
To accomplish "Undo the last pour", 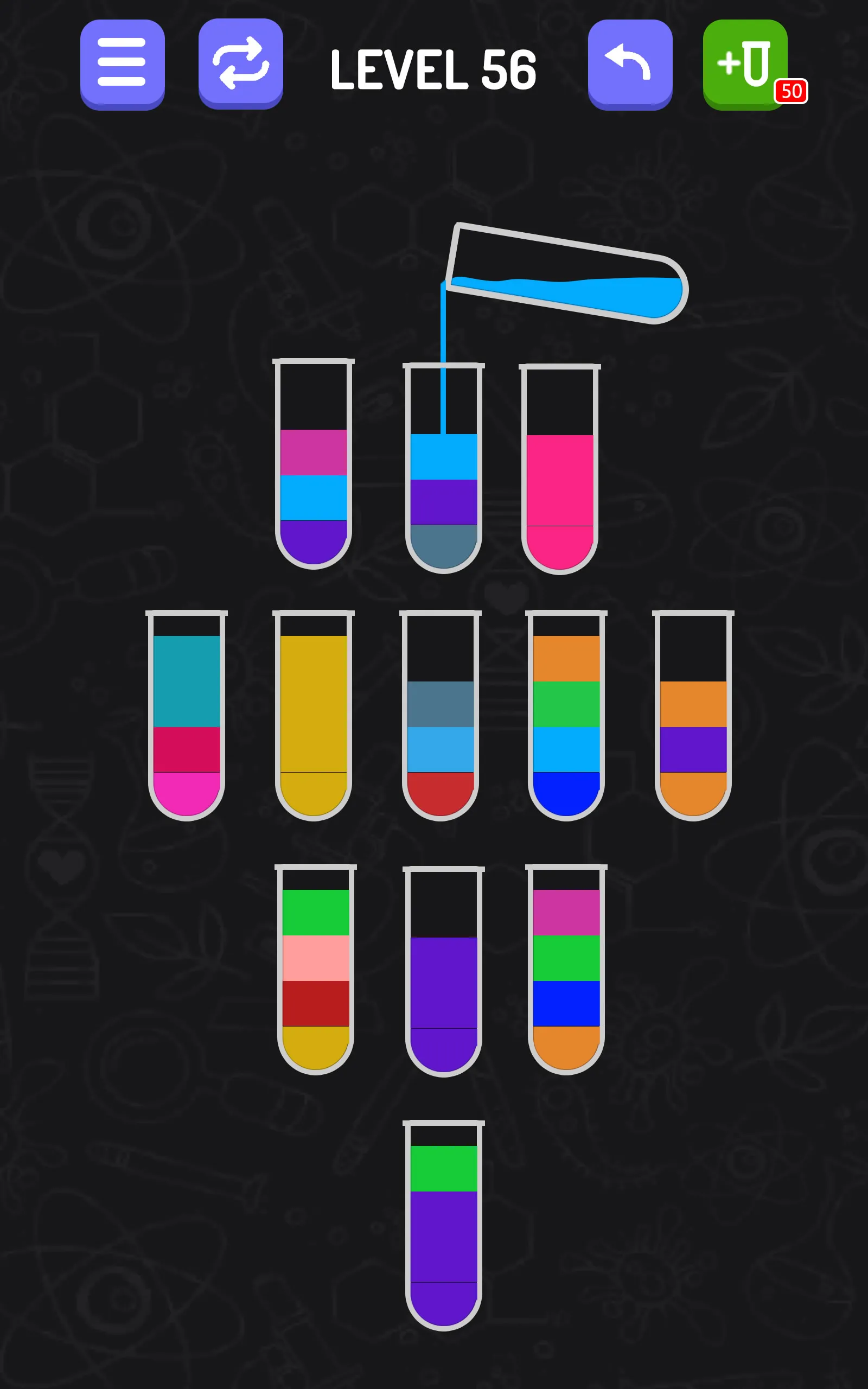I will coord(629,64).
